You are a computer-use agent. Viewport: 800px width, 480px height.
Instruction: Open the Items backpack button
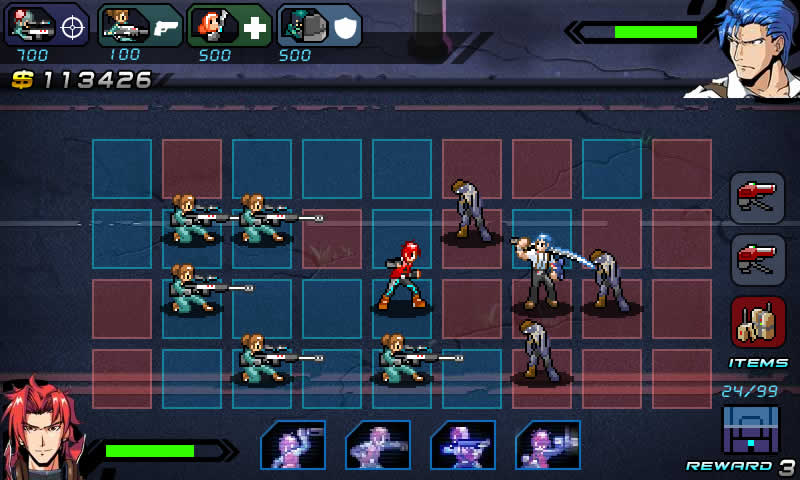757,323
